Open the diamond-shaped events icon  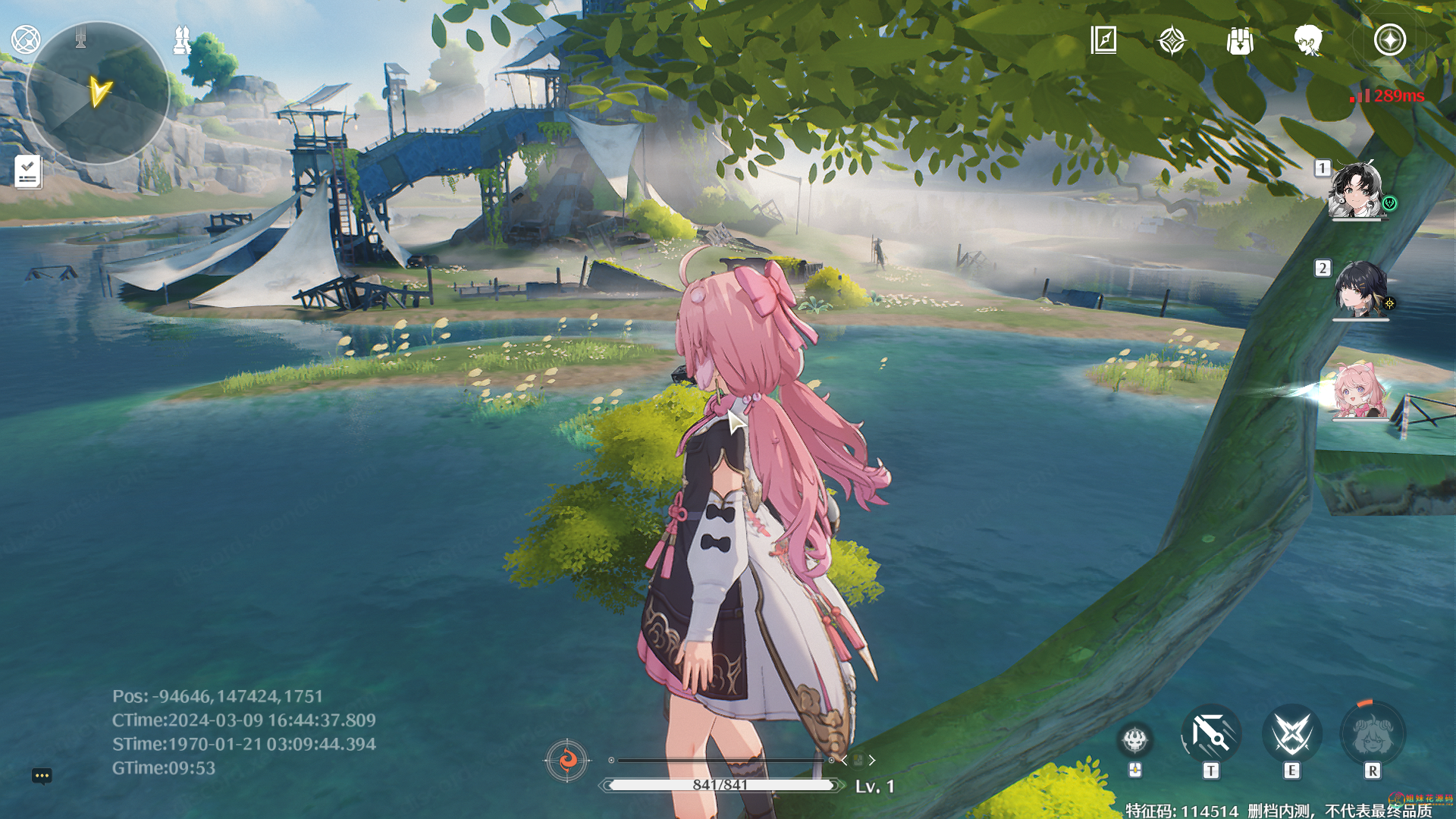[x=1172, y=40]
